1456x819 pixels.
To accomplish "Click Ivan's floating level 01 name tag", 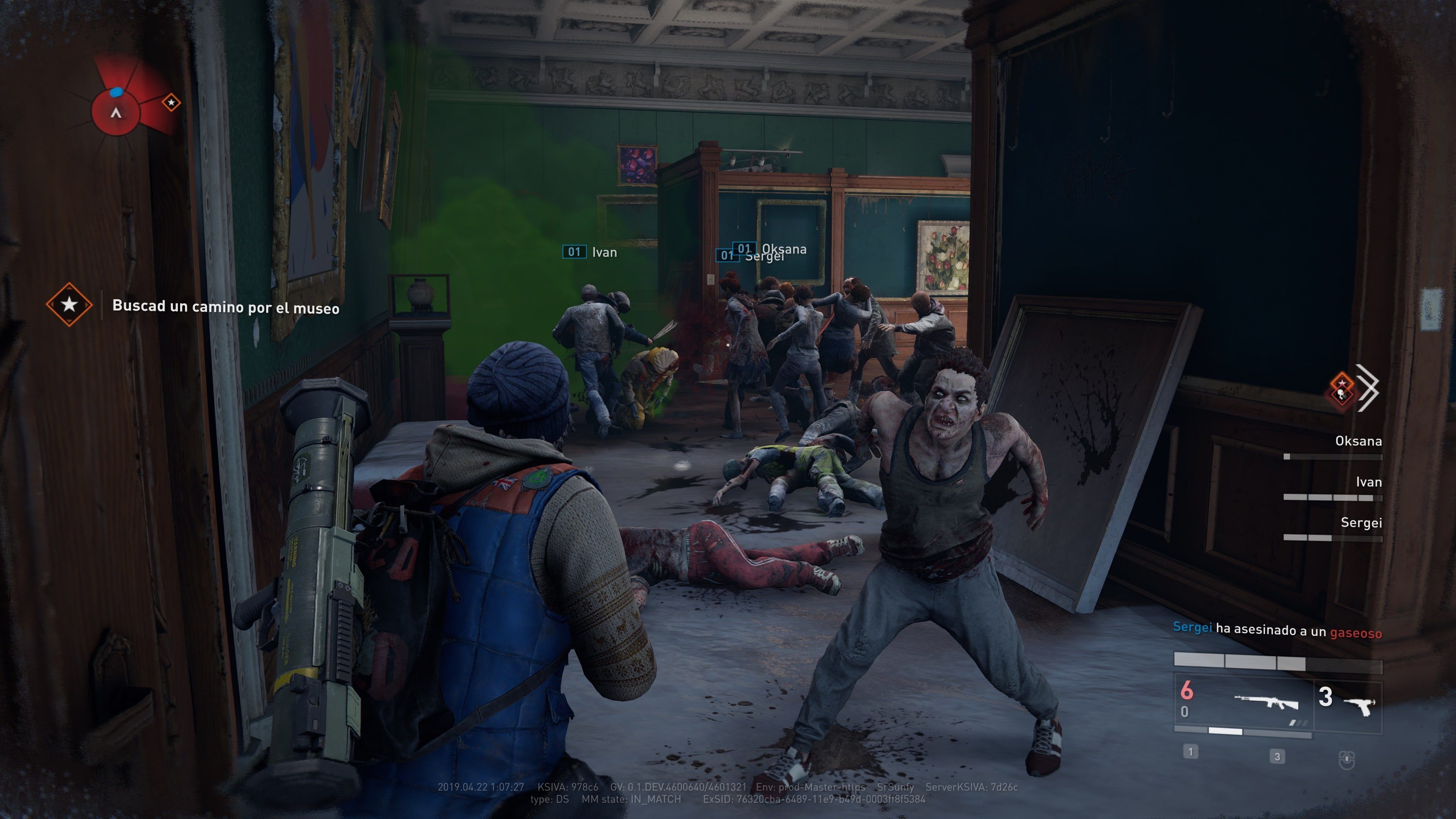I will pyautogui.click(x=590, y=252).
